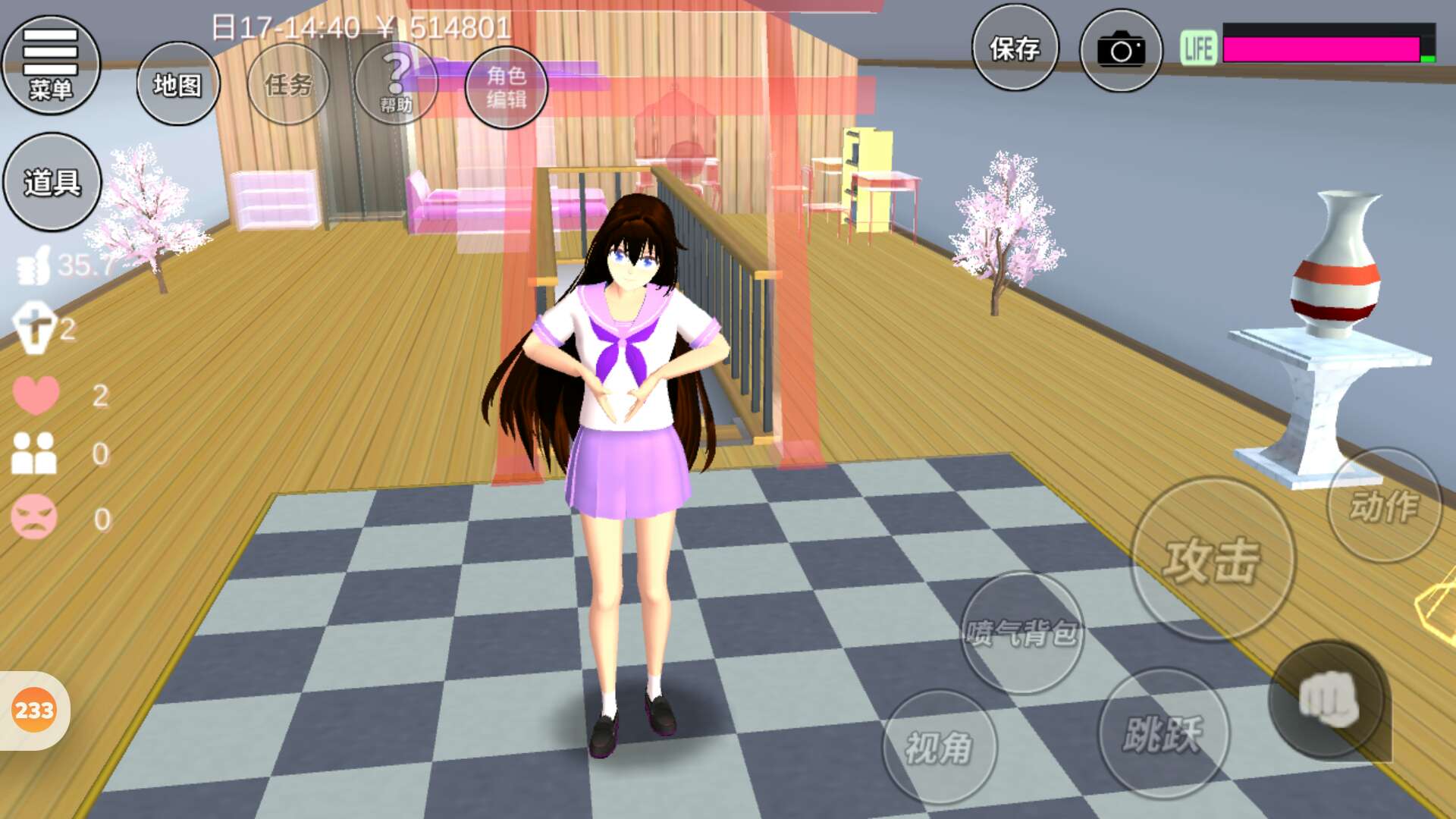Open the 角色编辑 character editor
1456x819 pixels.
pos(506,86)
